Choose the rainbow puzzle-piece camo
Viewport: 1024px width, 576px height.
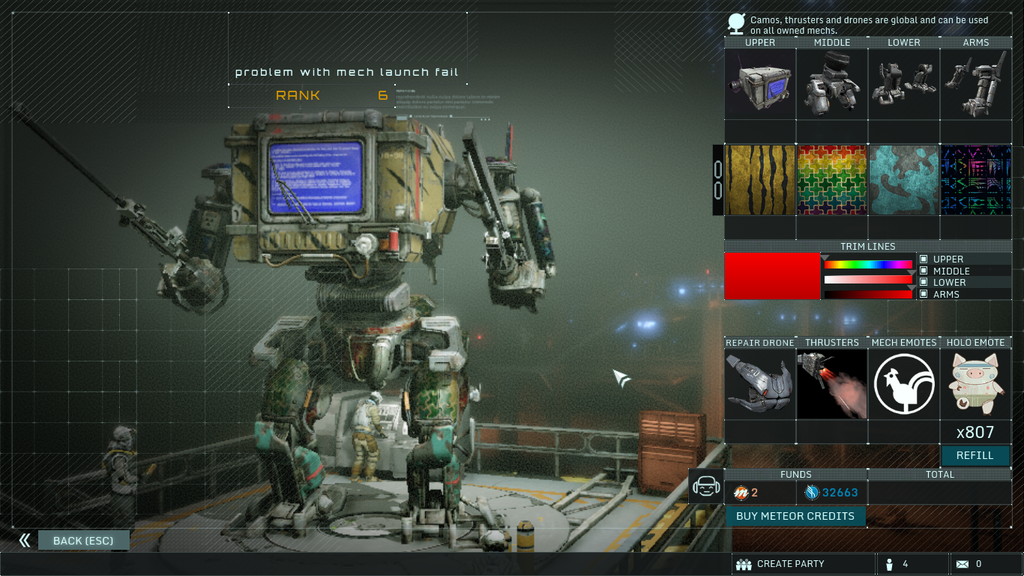point(832,180)
